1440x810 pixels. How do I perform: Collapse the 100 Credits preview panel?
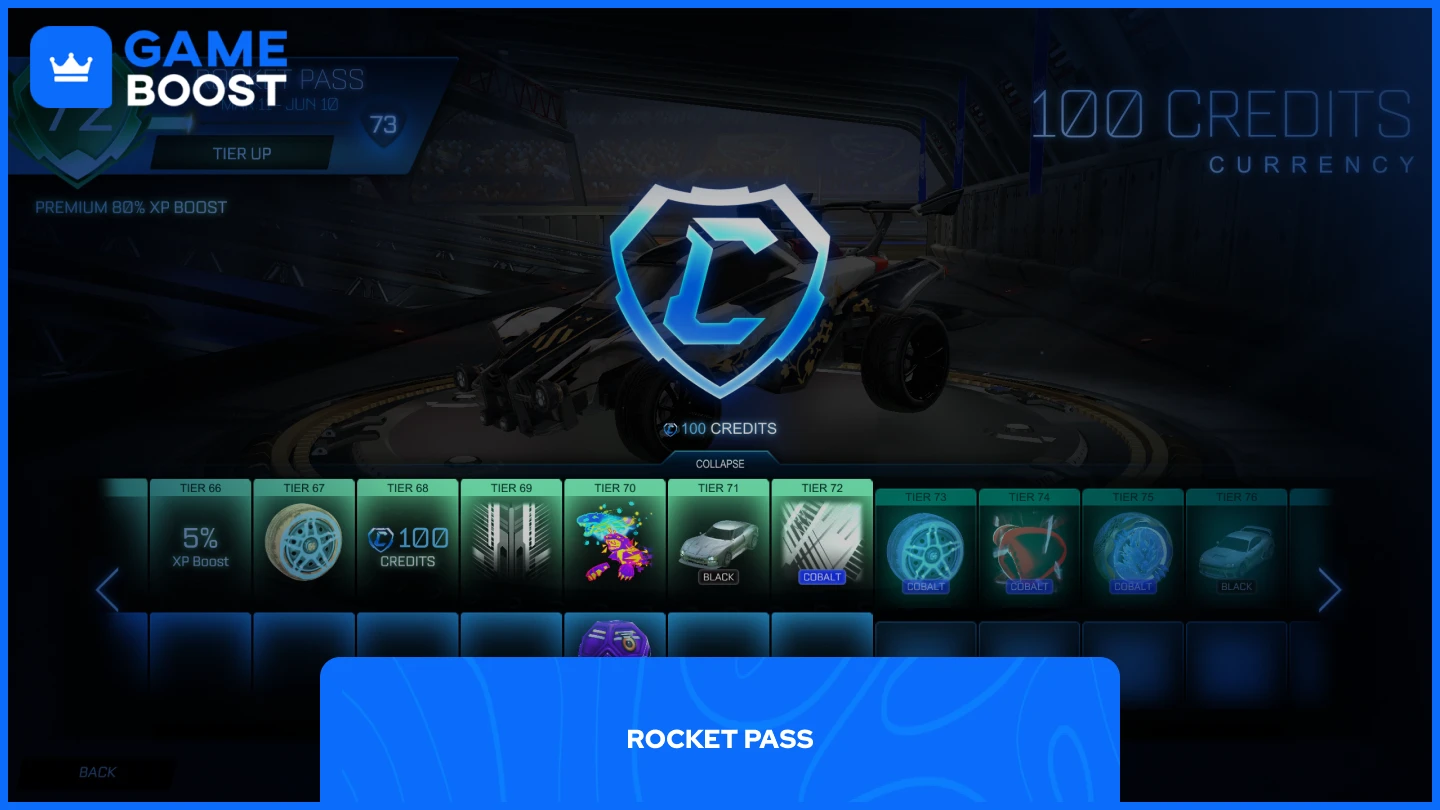pyautogui.click(x=719, y=463)
